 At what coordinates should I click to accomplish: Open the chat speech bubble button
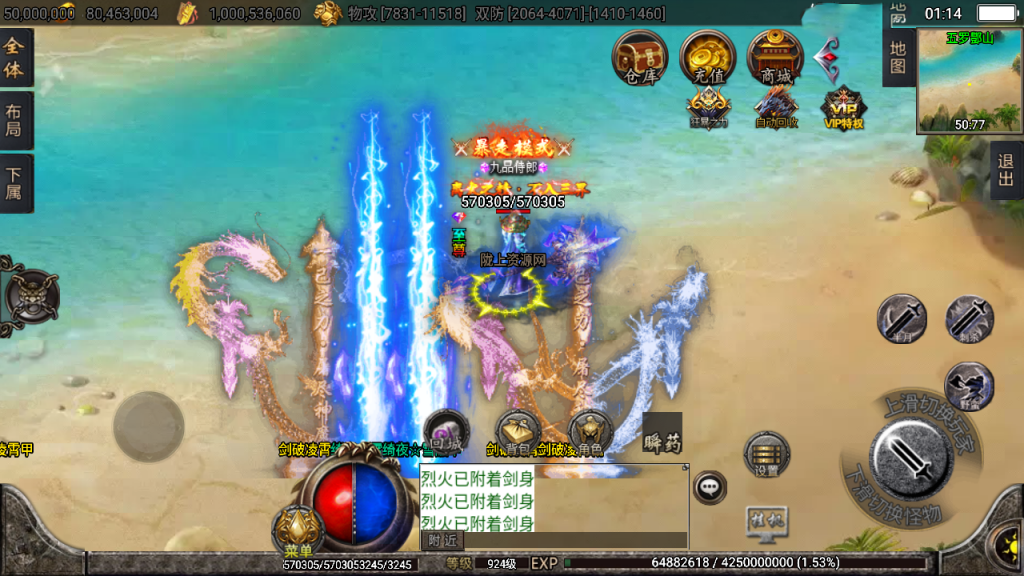[710, 487]
